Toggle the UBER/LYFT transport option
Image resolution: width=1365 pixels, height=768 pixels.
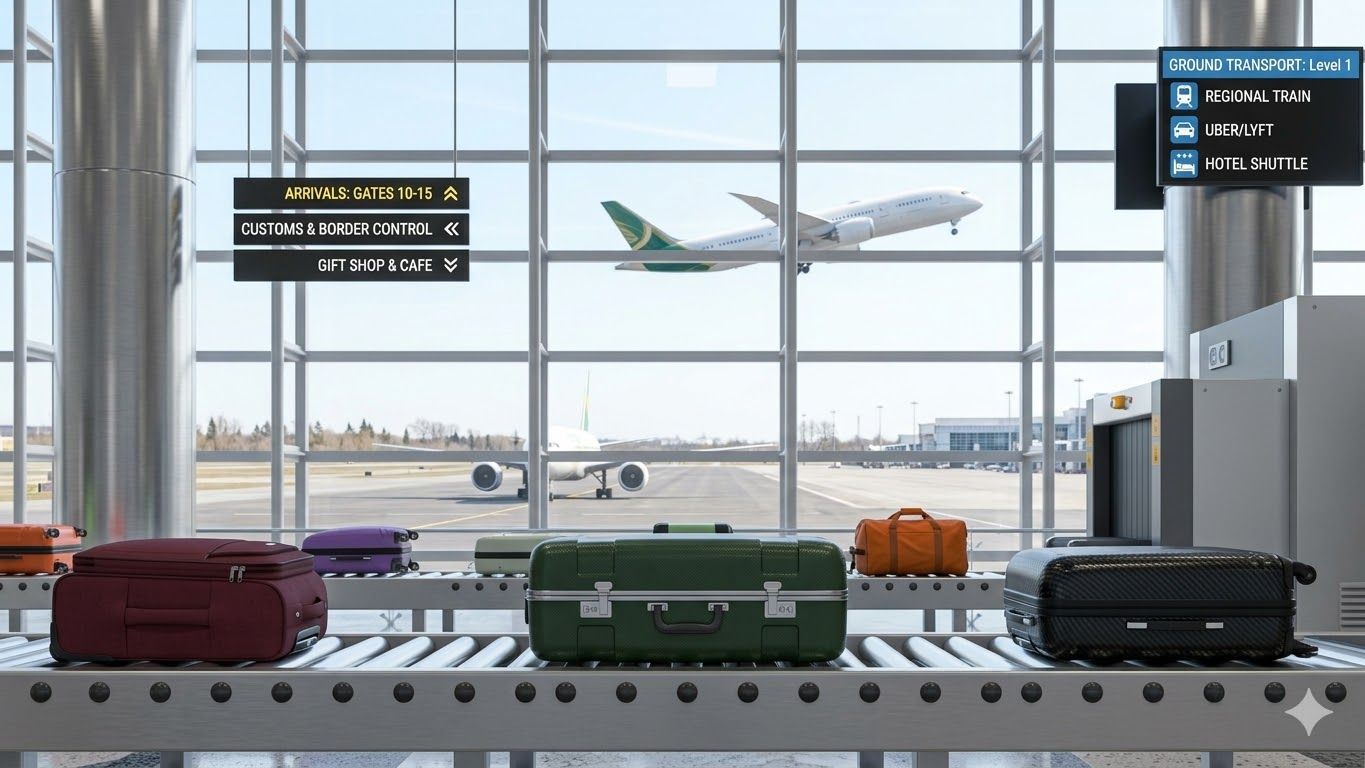[1240, 129]
